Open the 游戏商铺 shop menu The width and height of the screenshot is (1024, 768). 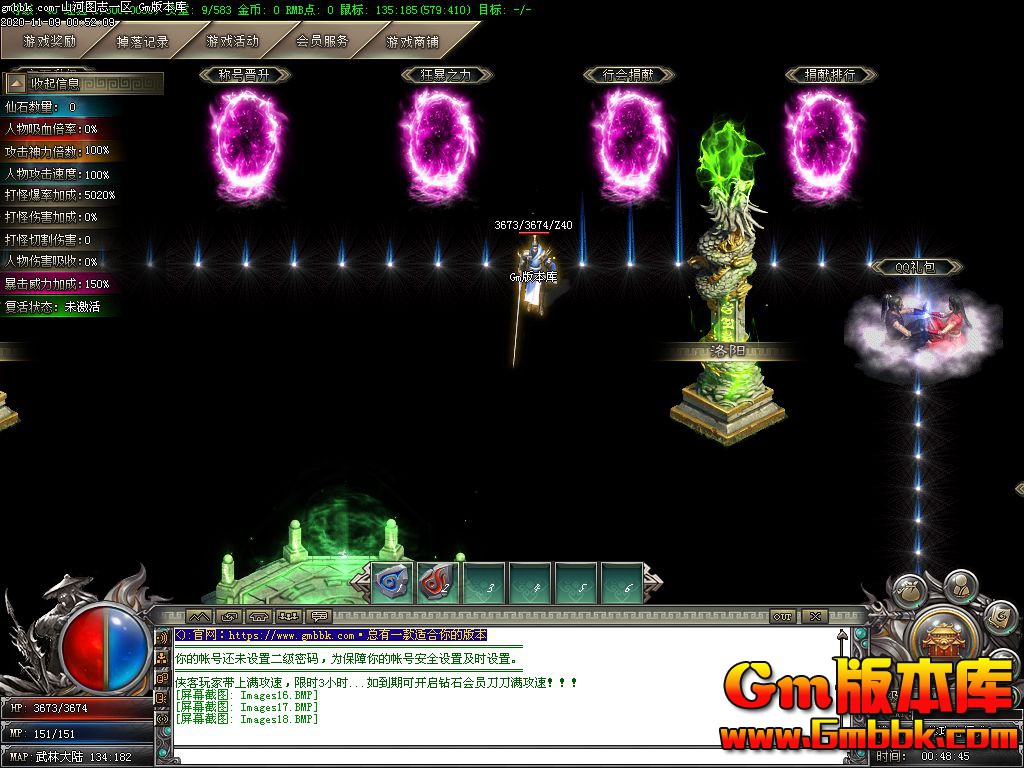coord(412,42)
